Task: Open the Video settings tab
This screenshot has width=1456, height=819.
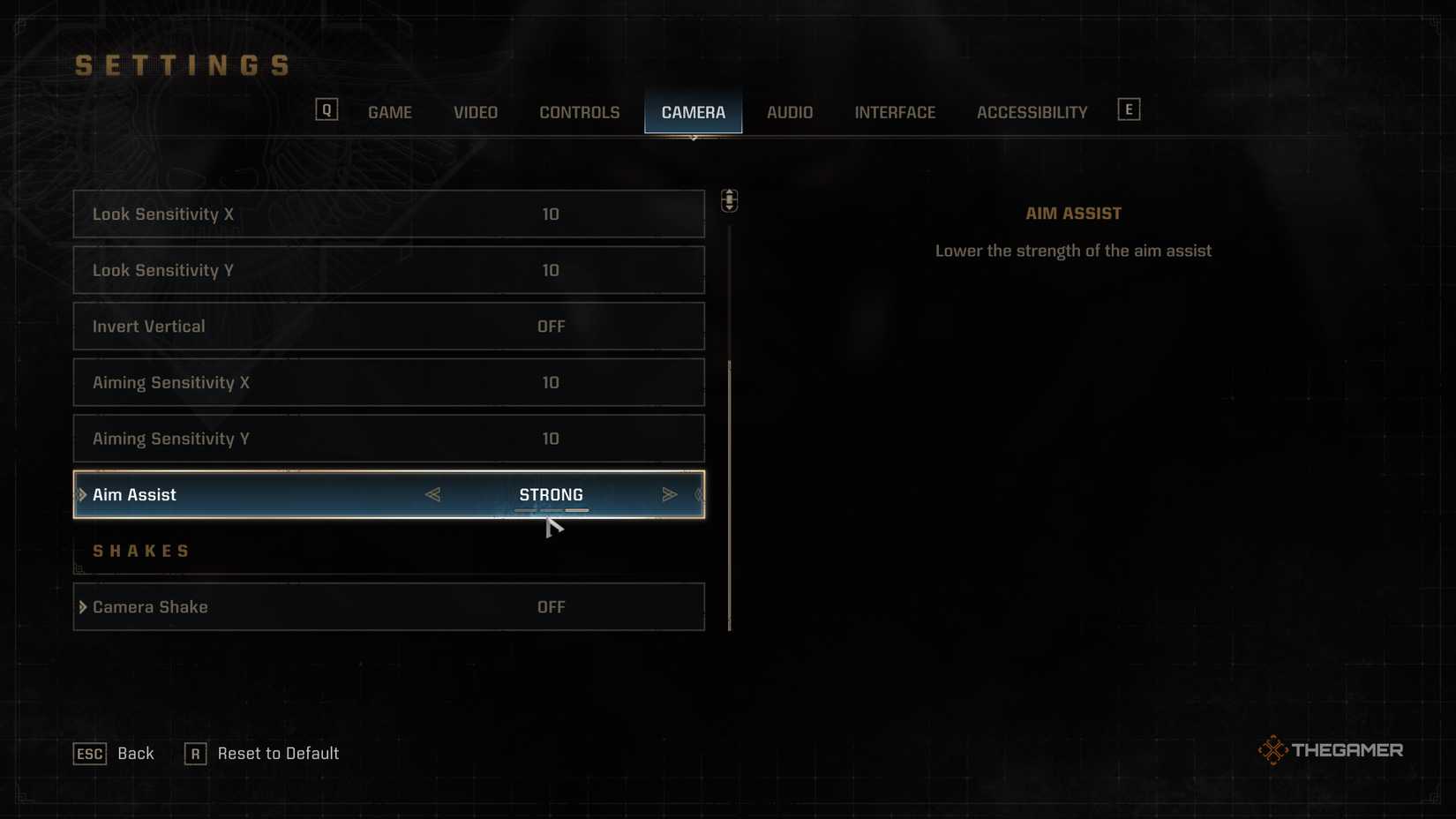Action: click(475, 112)
